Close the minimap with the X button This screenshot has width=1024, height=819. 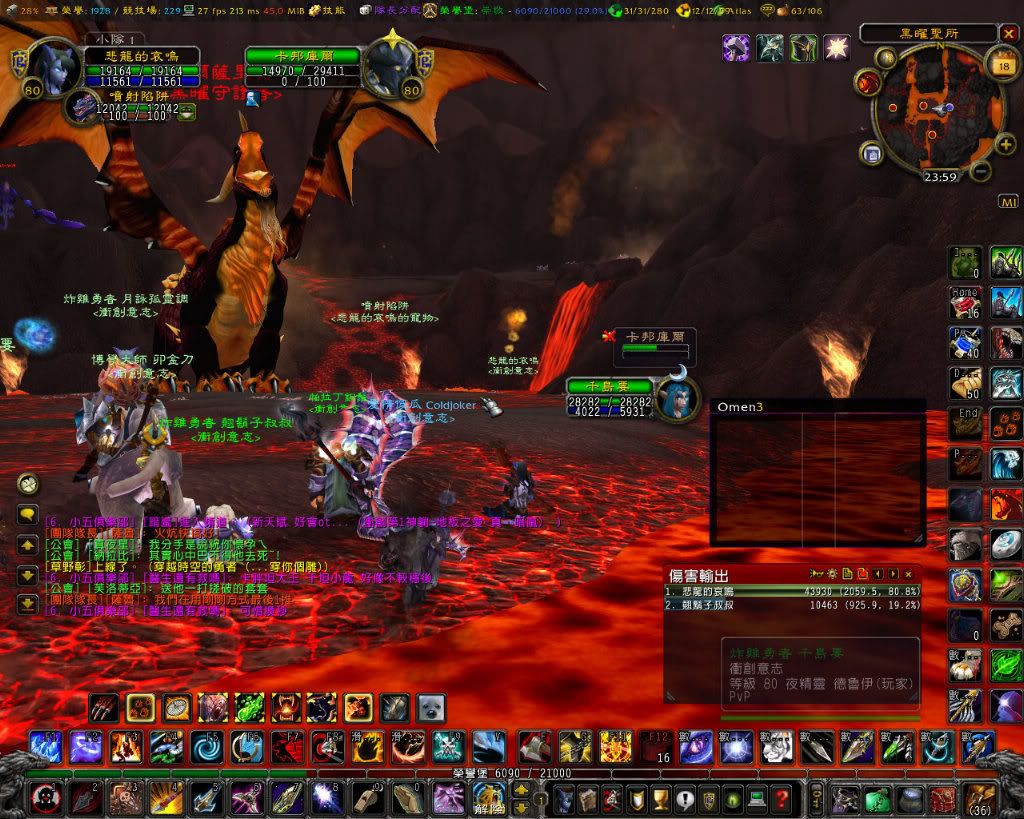click(1008, 33)
